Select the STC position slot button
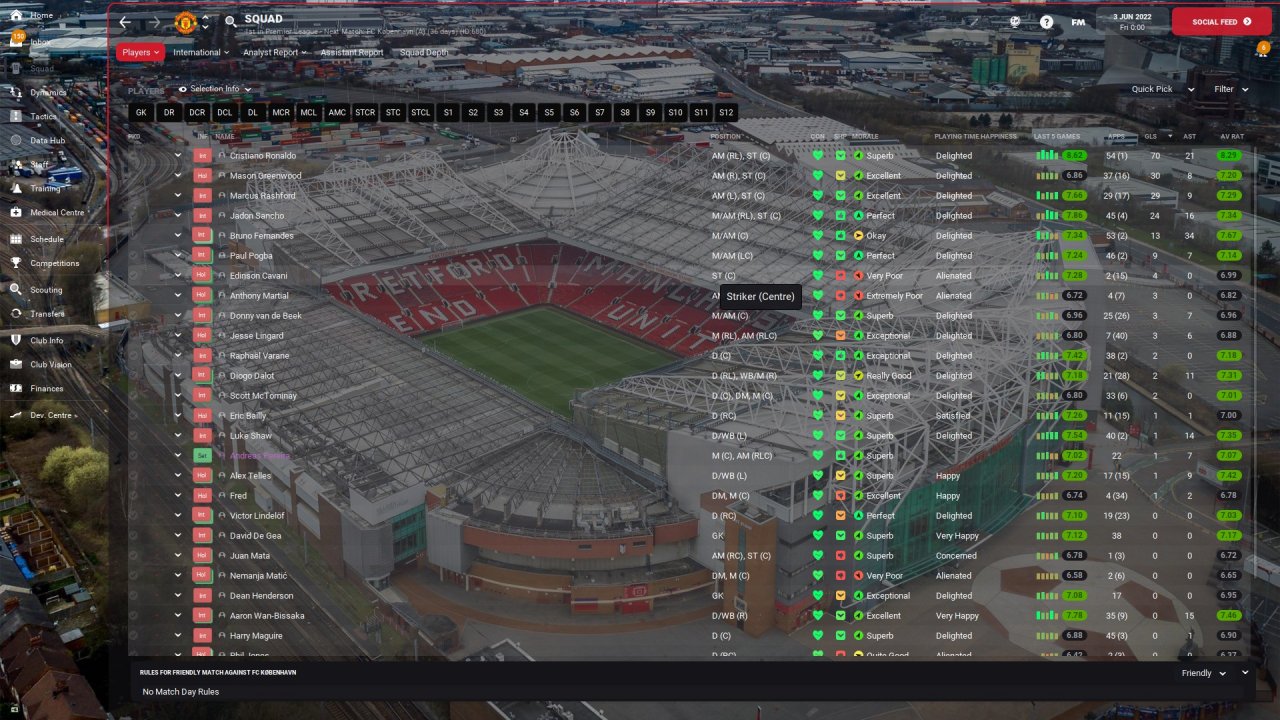 point(393,113)
